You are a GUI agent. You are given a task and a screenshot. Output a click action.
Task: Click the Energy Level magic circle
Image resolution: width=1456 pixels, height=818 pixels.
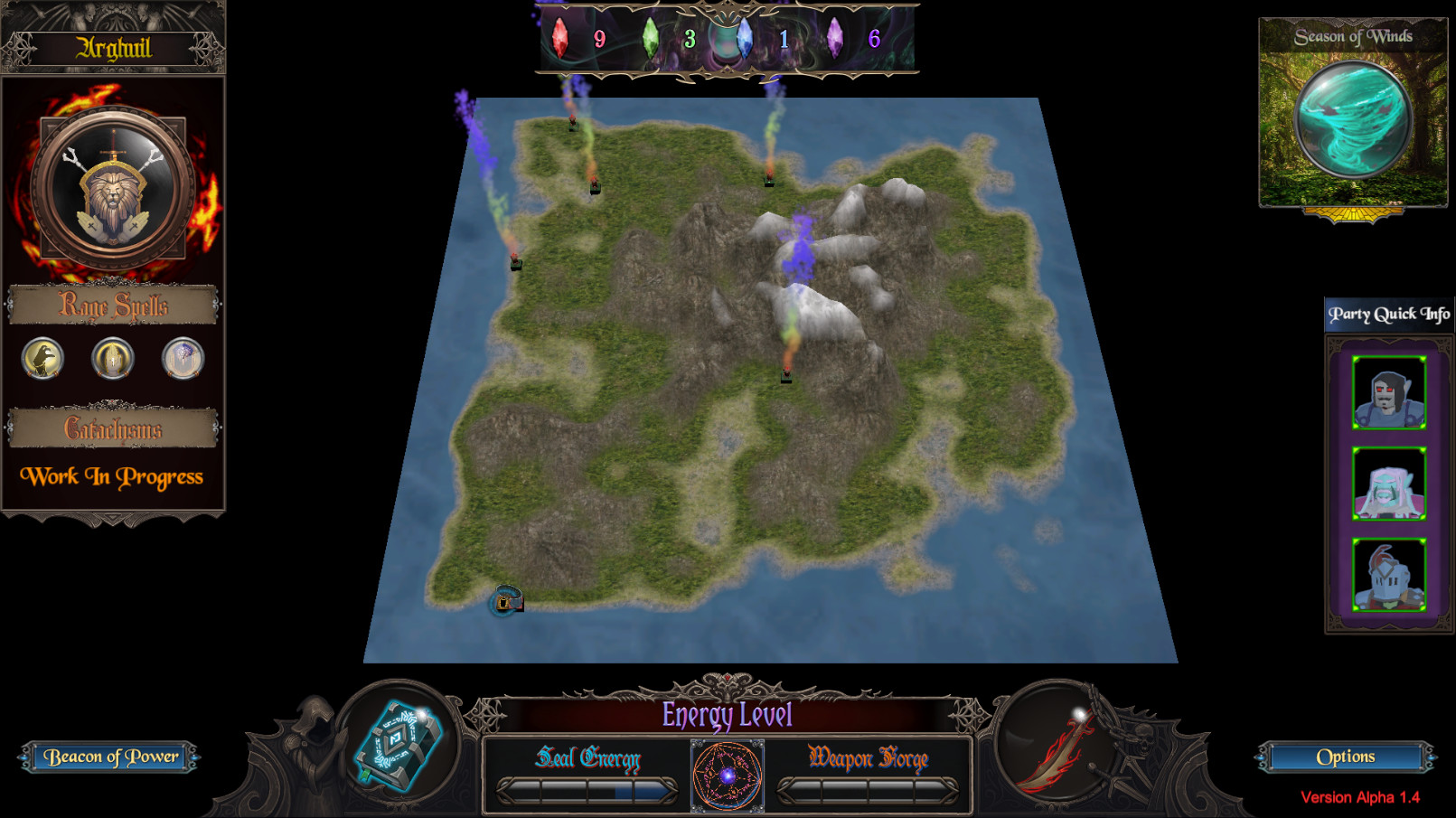coord(728,775)
